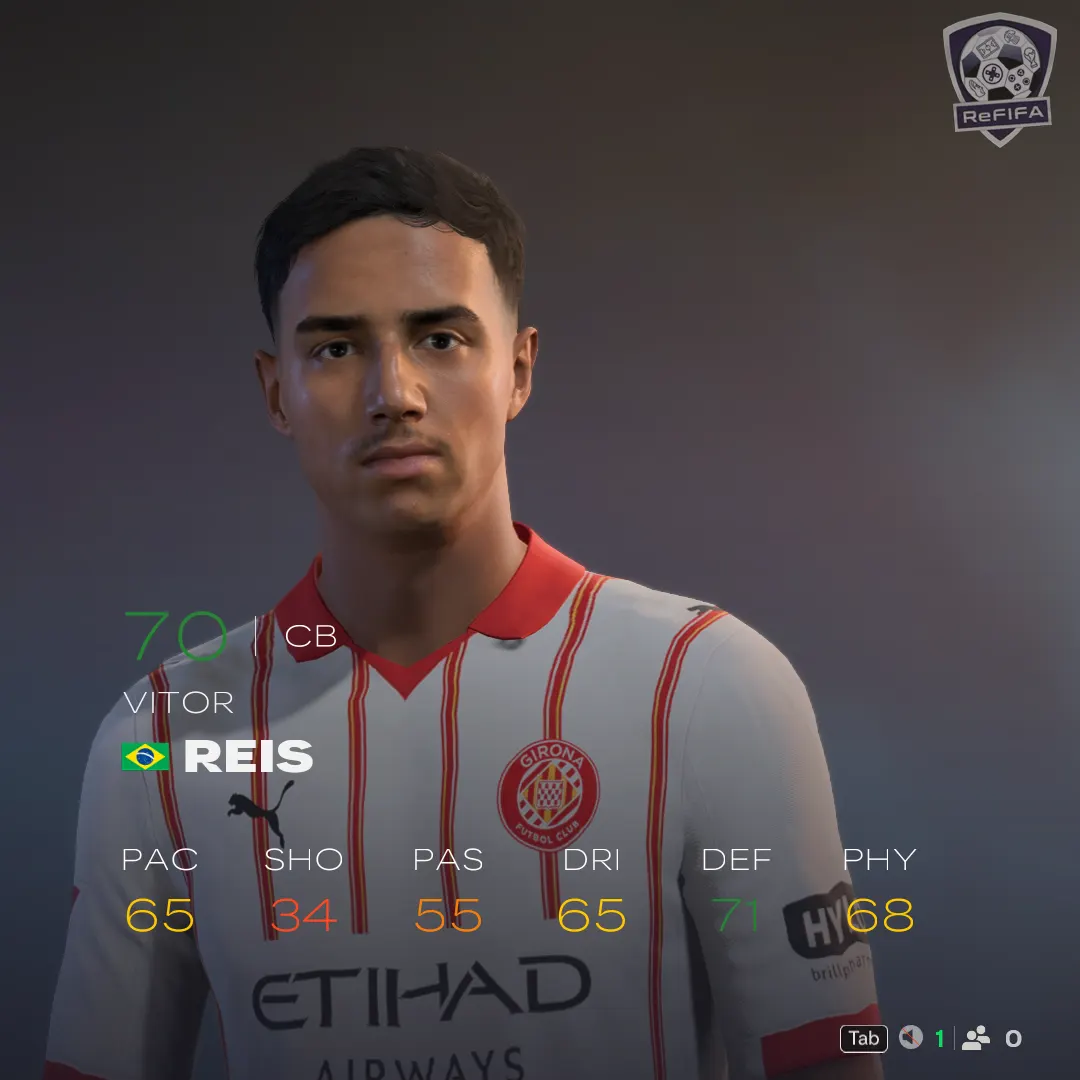Open the friends list people icon

point(976,1038)
